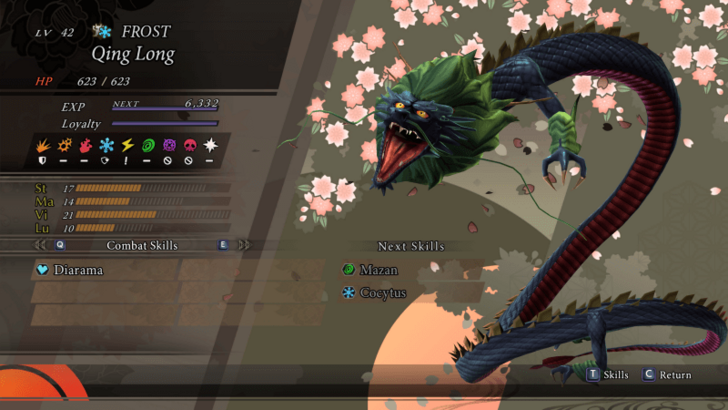
Task: Select the pink skull affinity icon
Action: 190,145
